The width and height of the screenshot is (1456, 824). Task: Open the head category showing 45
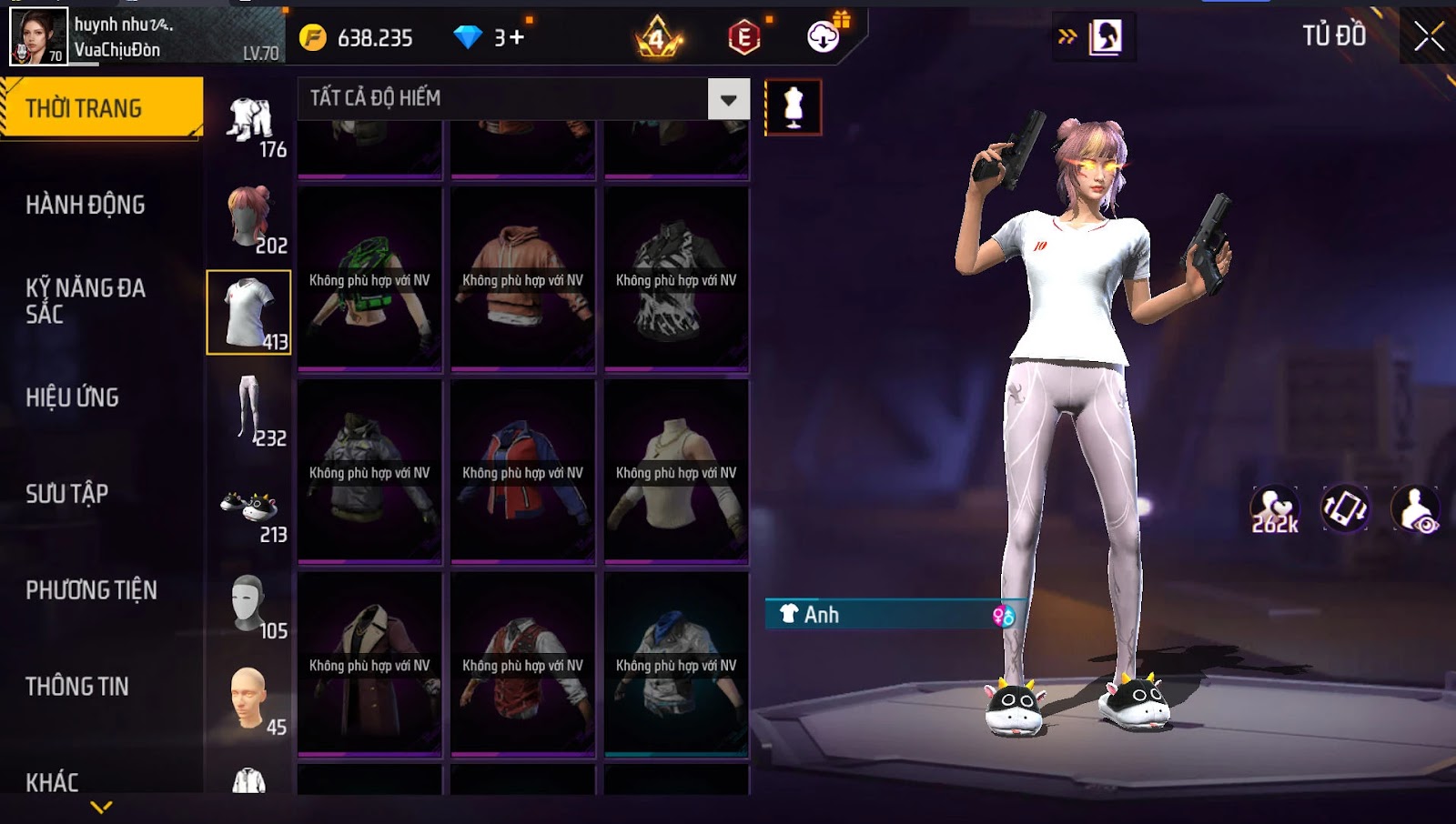pos(249,700)
